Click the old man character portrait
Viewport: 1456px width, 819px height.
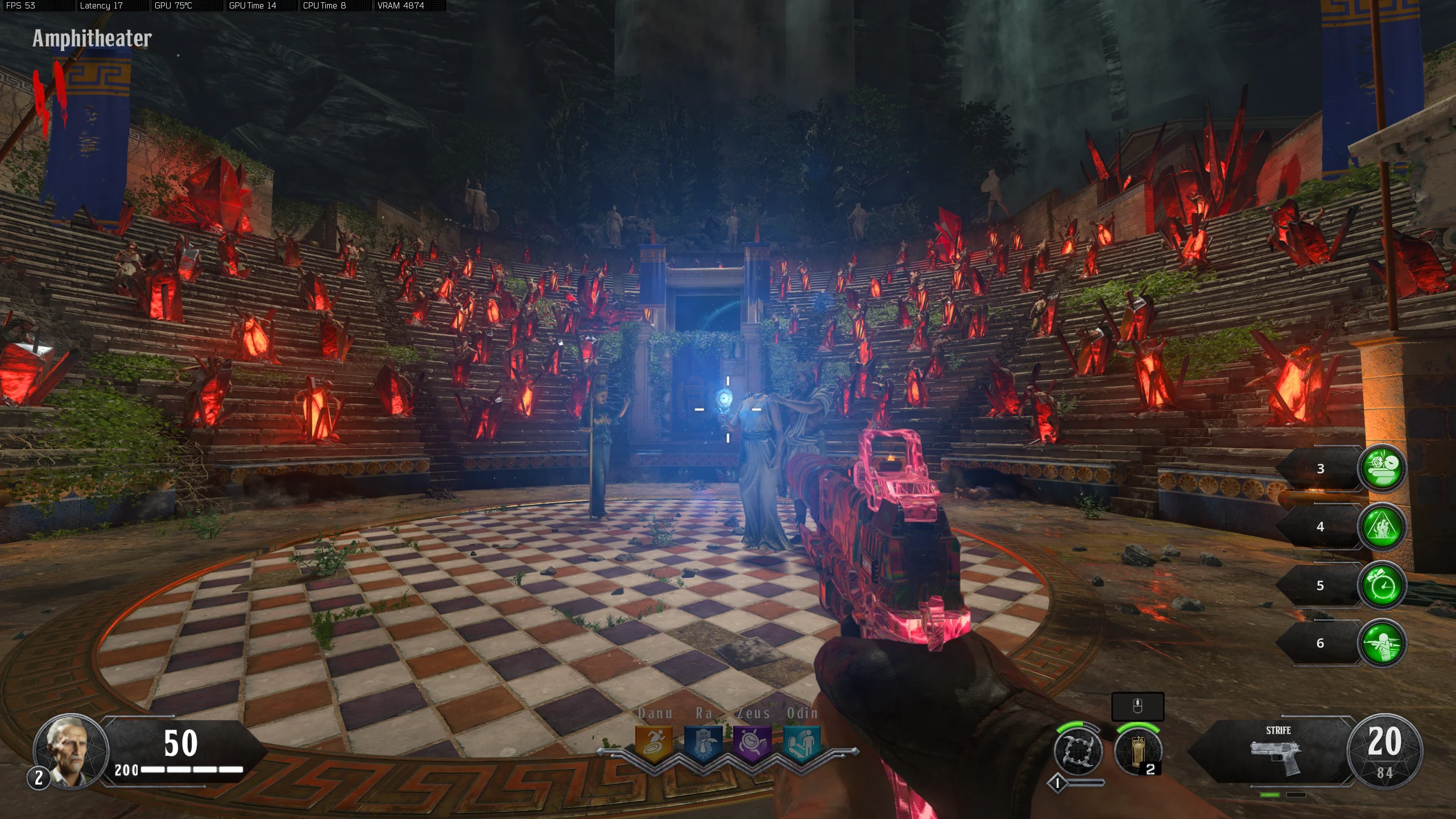point(70,750)
